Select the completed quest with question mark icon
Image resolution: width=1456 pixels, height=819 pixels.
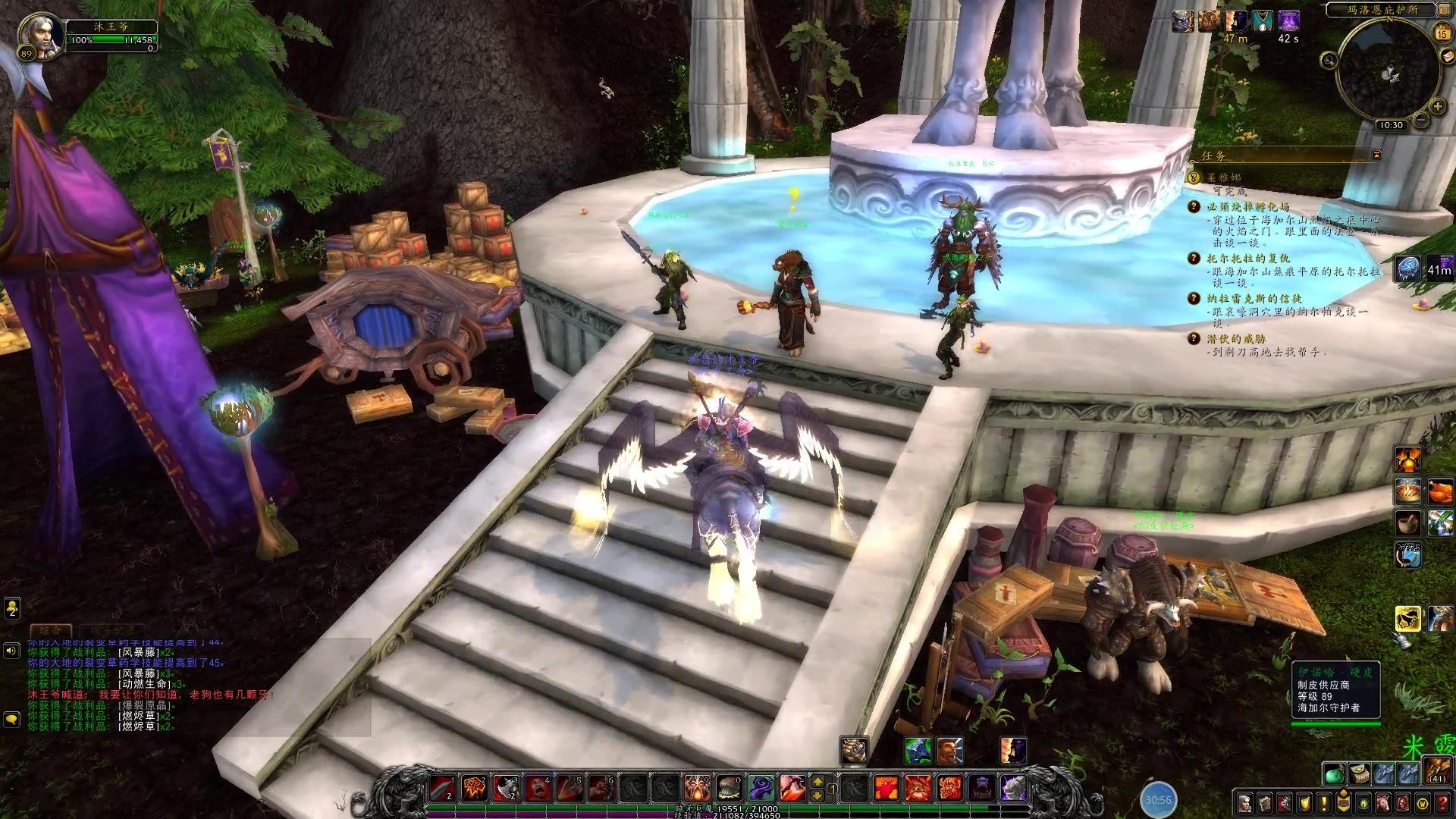click(x=1194, y=177)
